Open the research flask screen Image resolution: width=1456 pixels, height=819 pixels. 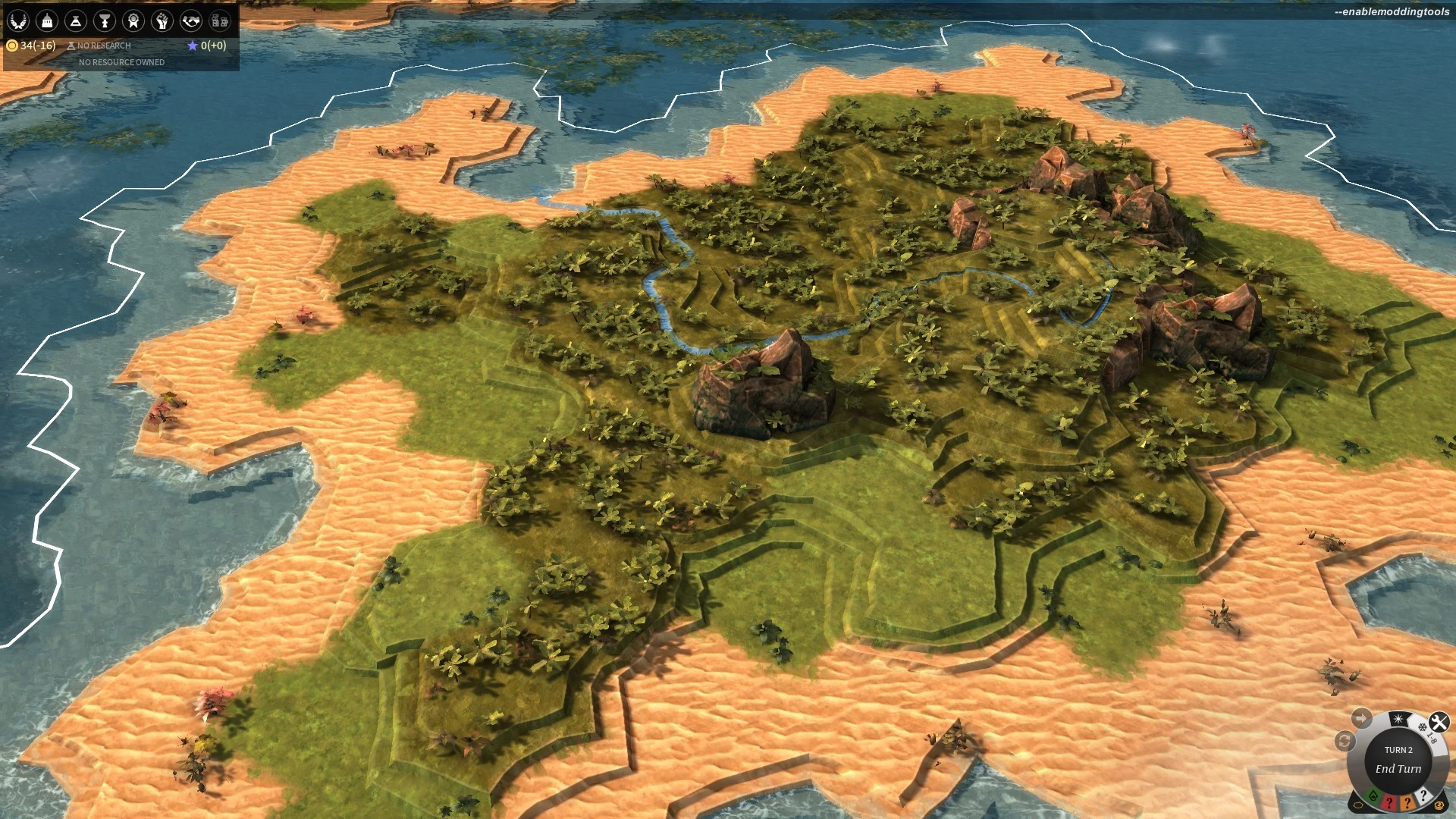click(x=76, y=20)
